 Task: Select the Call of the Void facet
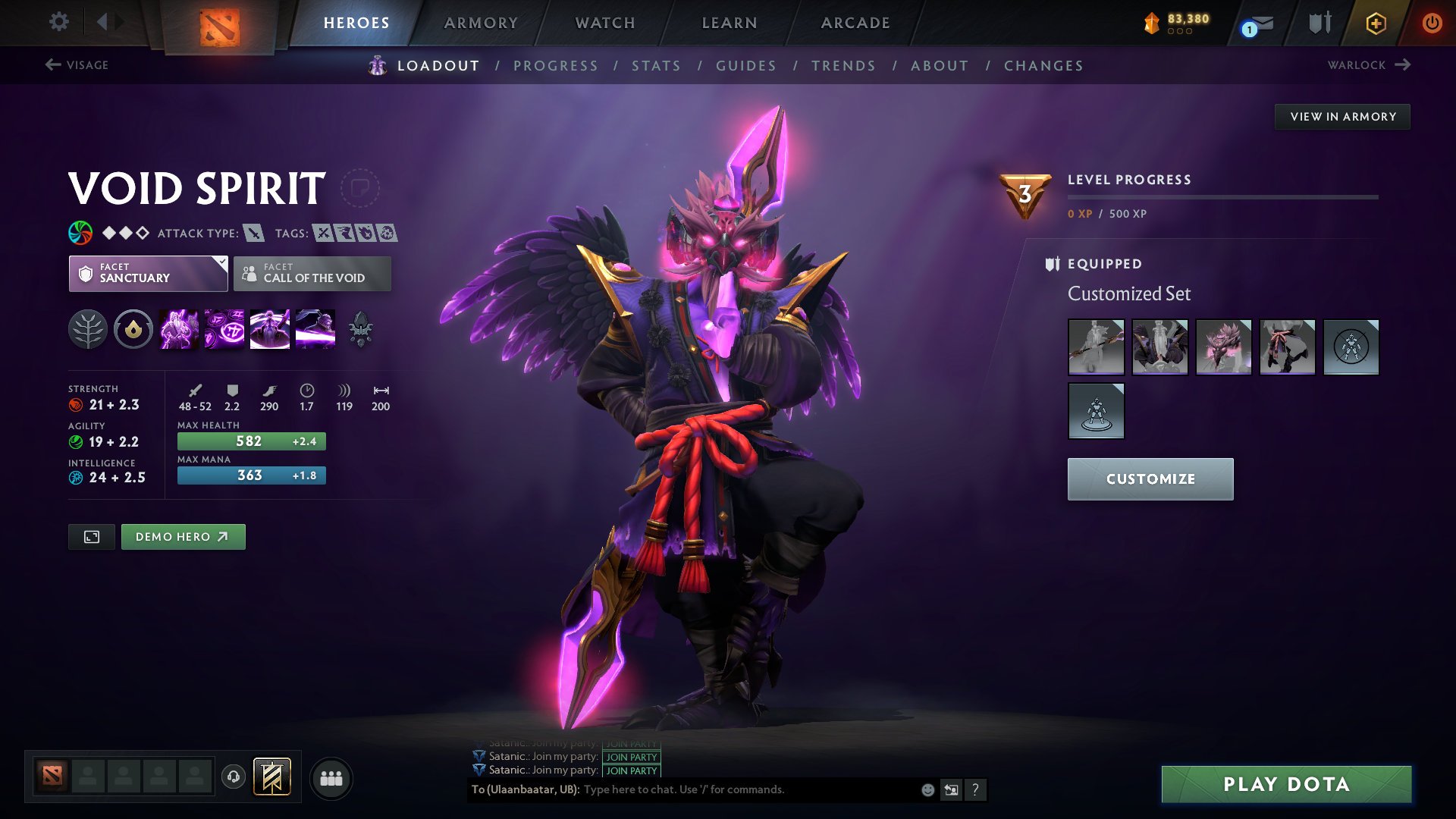(312, 274)
